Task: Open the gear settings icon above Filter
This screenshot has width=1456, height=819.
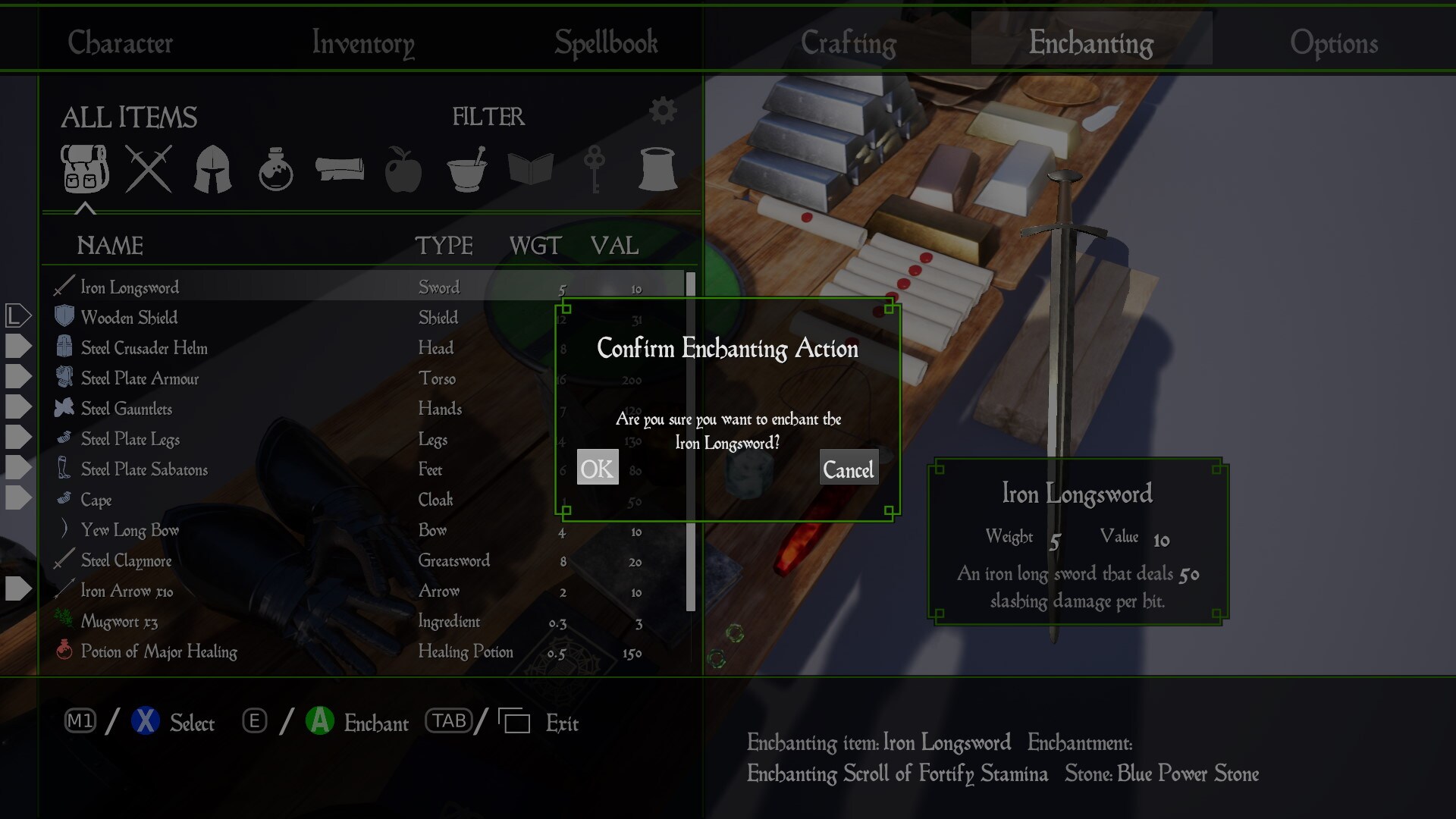Action: [x=664, y=109]
